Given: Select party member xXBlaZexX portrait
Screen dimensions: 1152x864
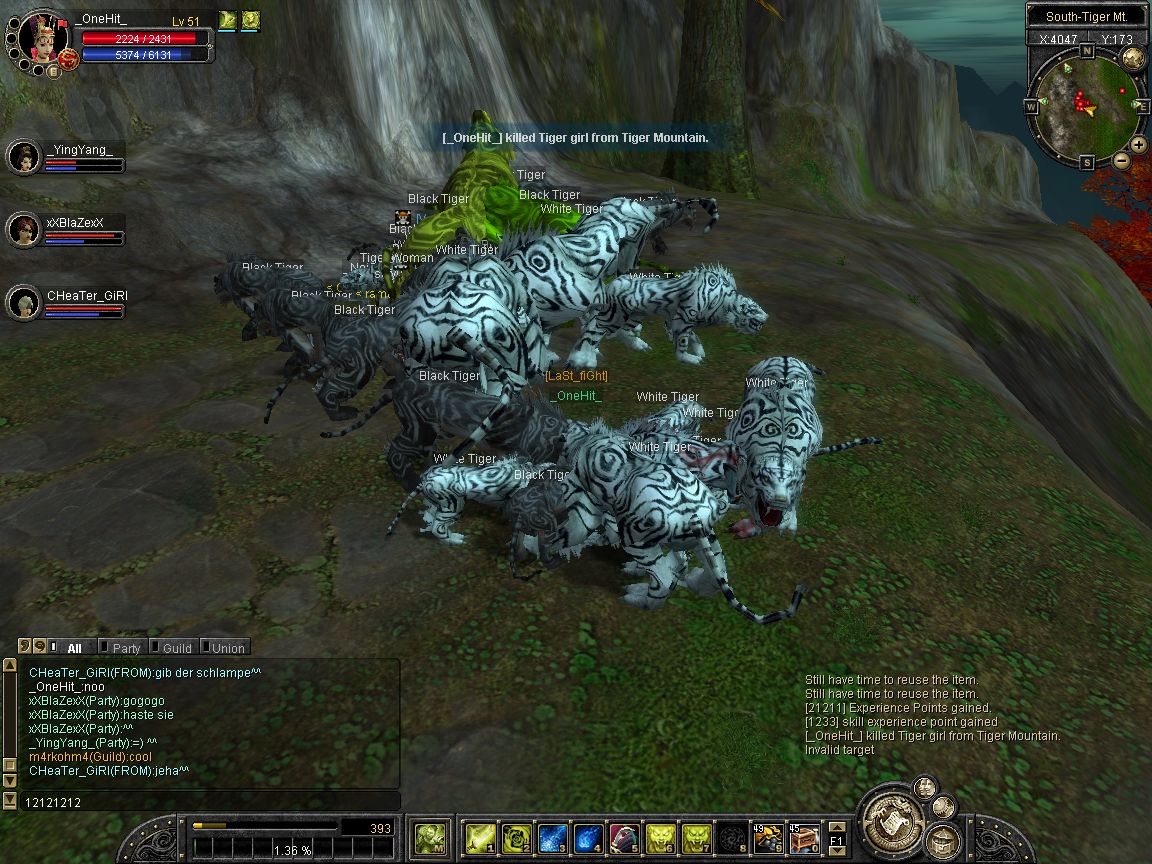Looking at the screenshot, I should 23,229.
